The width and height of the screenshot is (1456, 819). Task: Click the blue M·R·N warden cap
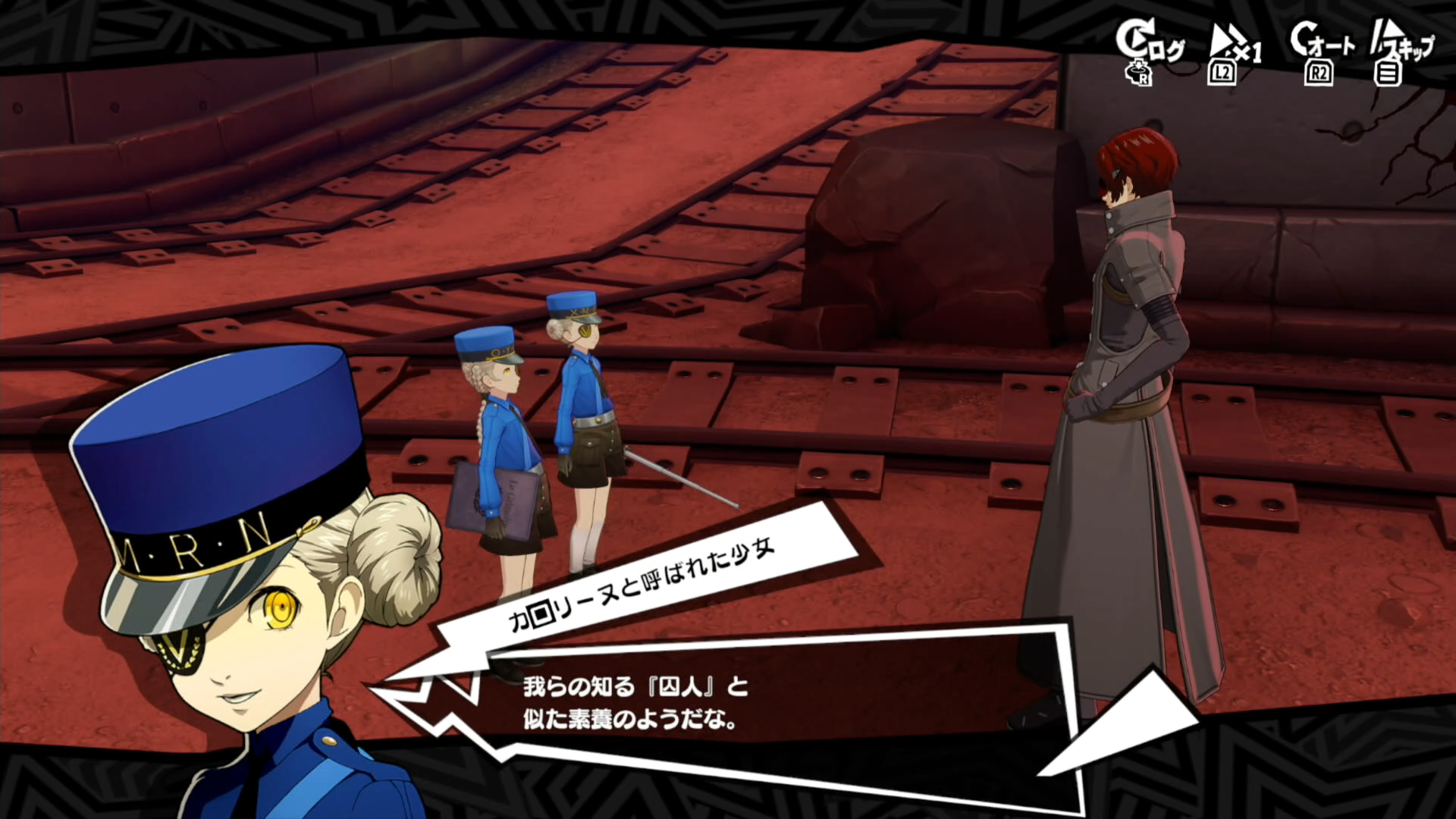(x=212, y=455)
